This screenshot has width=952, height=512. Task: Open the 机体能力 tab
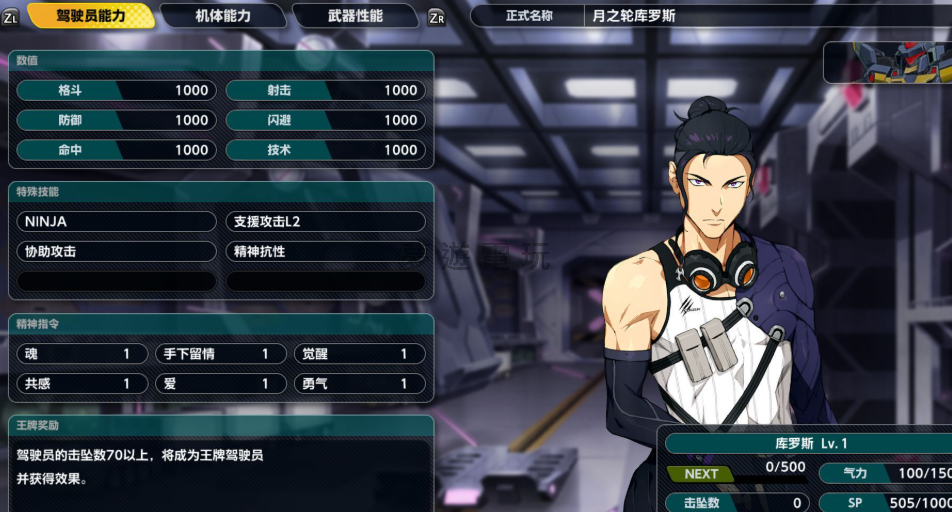[x=223, y=16]
